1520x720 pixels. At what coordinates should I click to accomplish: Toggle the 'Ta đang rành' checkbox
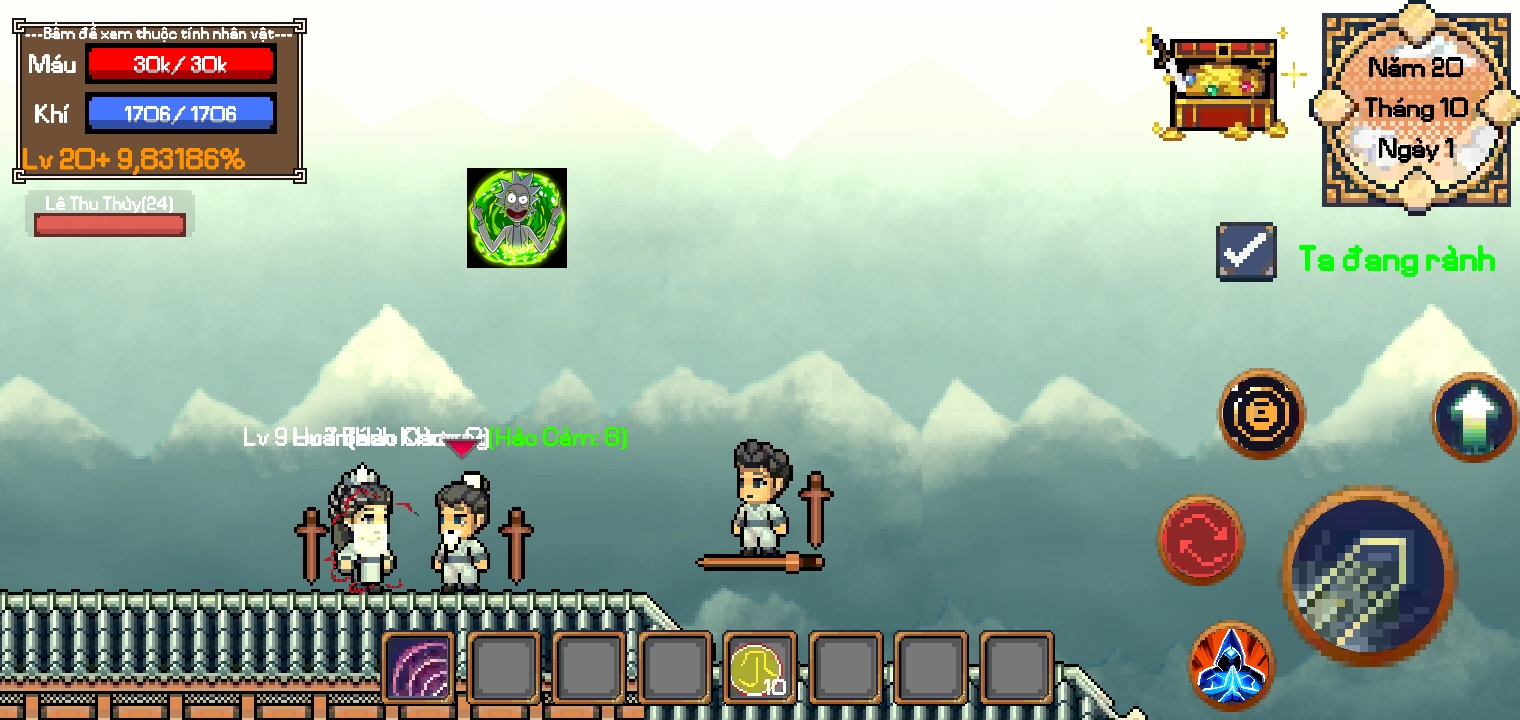point(1245,251)
